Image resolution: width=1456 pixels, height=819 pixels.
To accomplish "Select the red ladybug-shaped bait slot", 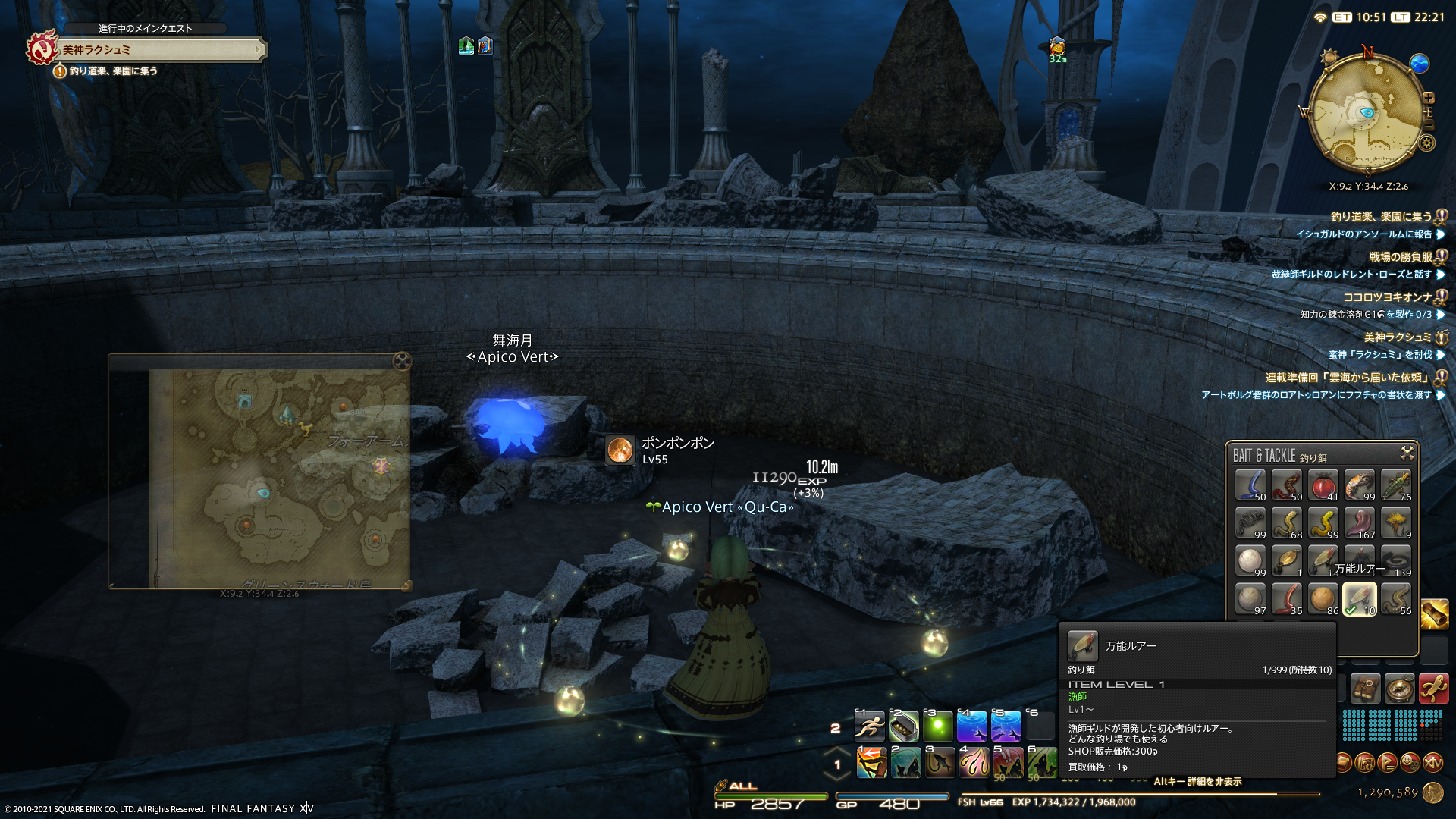I will (x=1323, y=485).
